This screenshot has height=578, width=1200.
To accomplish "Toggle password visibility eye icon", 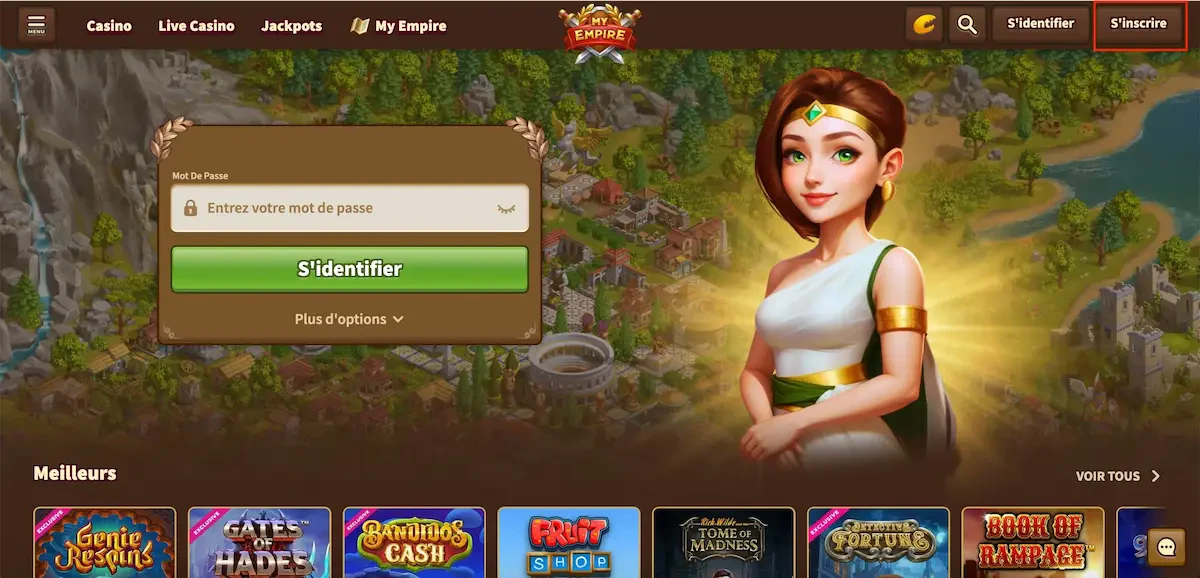I will click(506, 209).
